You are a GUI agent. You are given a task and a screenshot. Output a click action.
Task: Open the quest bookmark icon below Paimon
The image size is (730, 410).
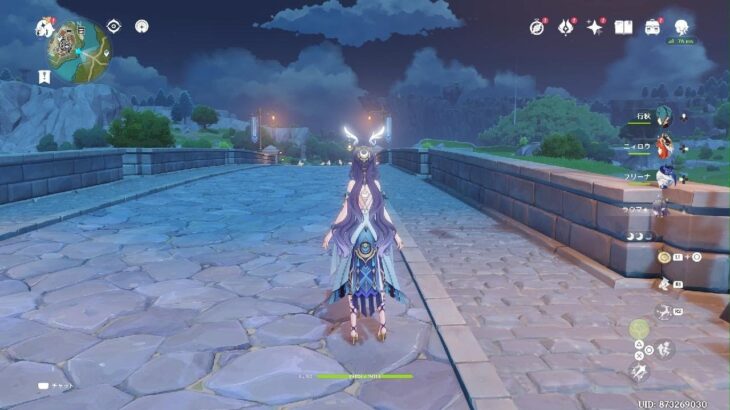(x=45, y=76)
